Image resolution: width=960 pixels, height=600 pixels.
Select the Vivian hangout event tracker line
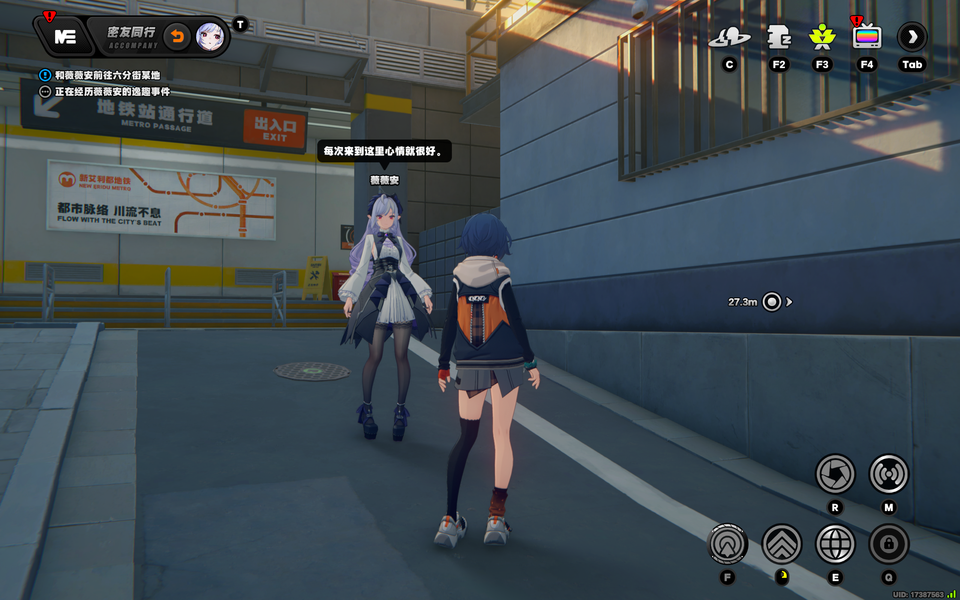(x=112, y=91)
